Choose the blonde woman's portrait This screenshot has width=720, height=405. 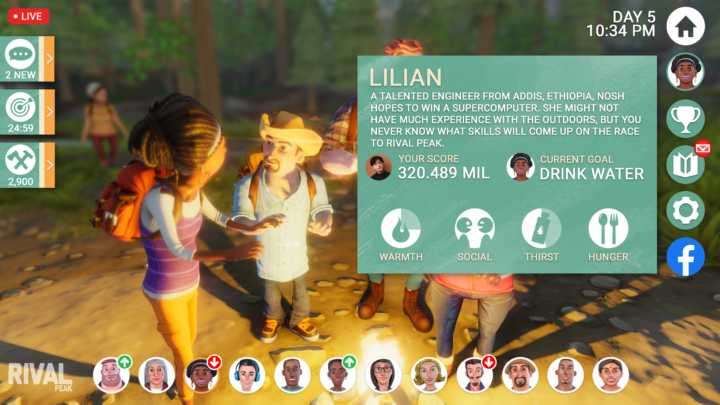pyautogui.click(x=429, y=375)
